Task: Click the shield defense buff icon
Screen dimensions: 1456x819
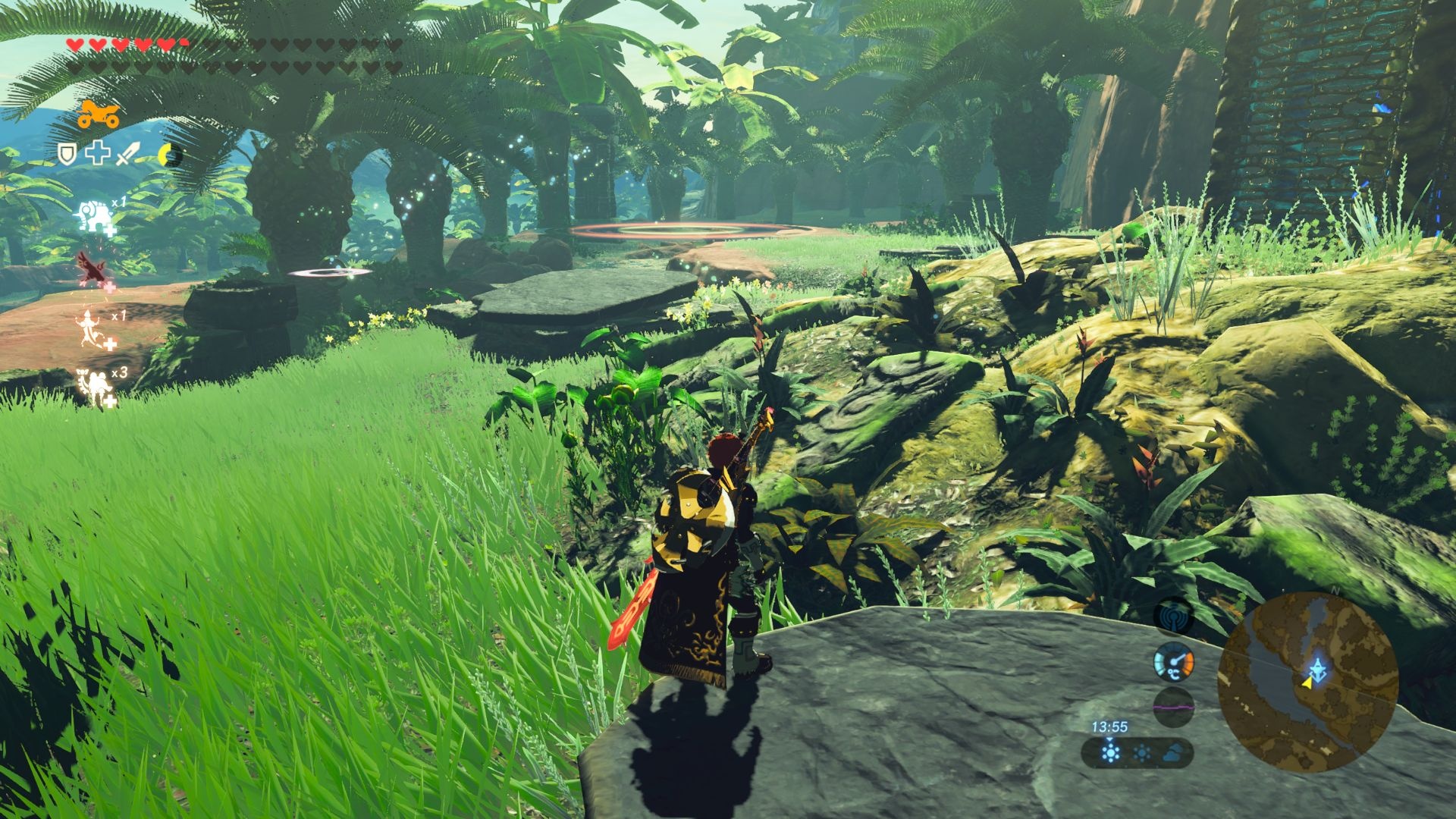Action: pos(68,154)
